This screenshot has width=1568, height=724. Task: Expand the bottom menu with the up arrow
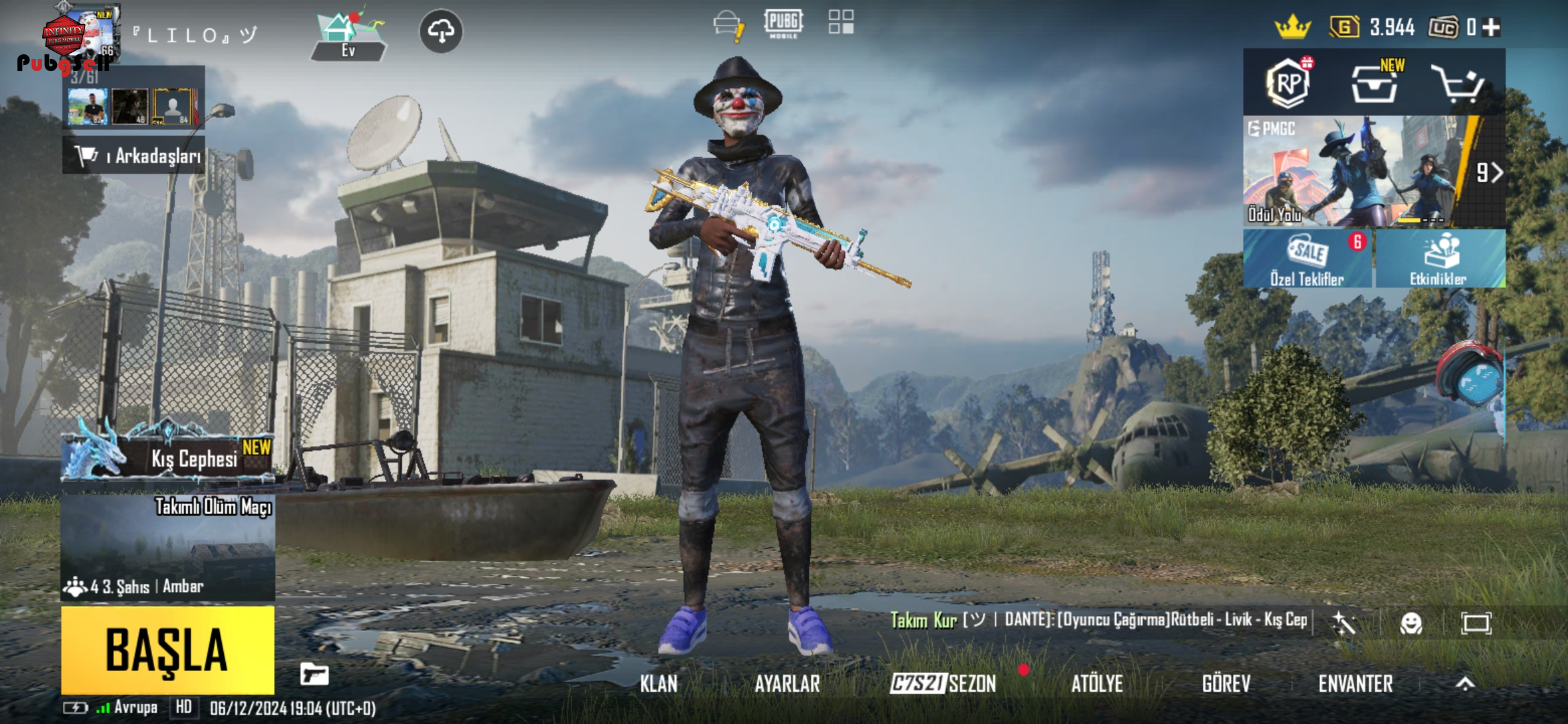pos(1465,684)
